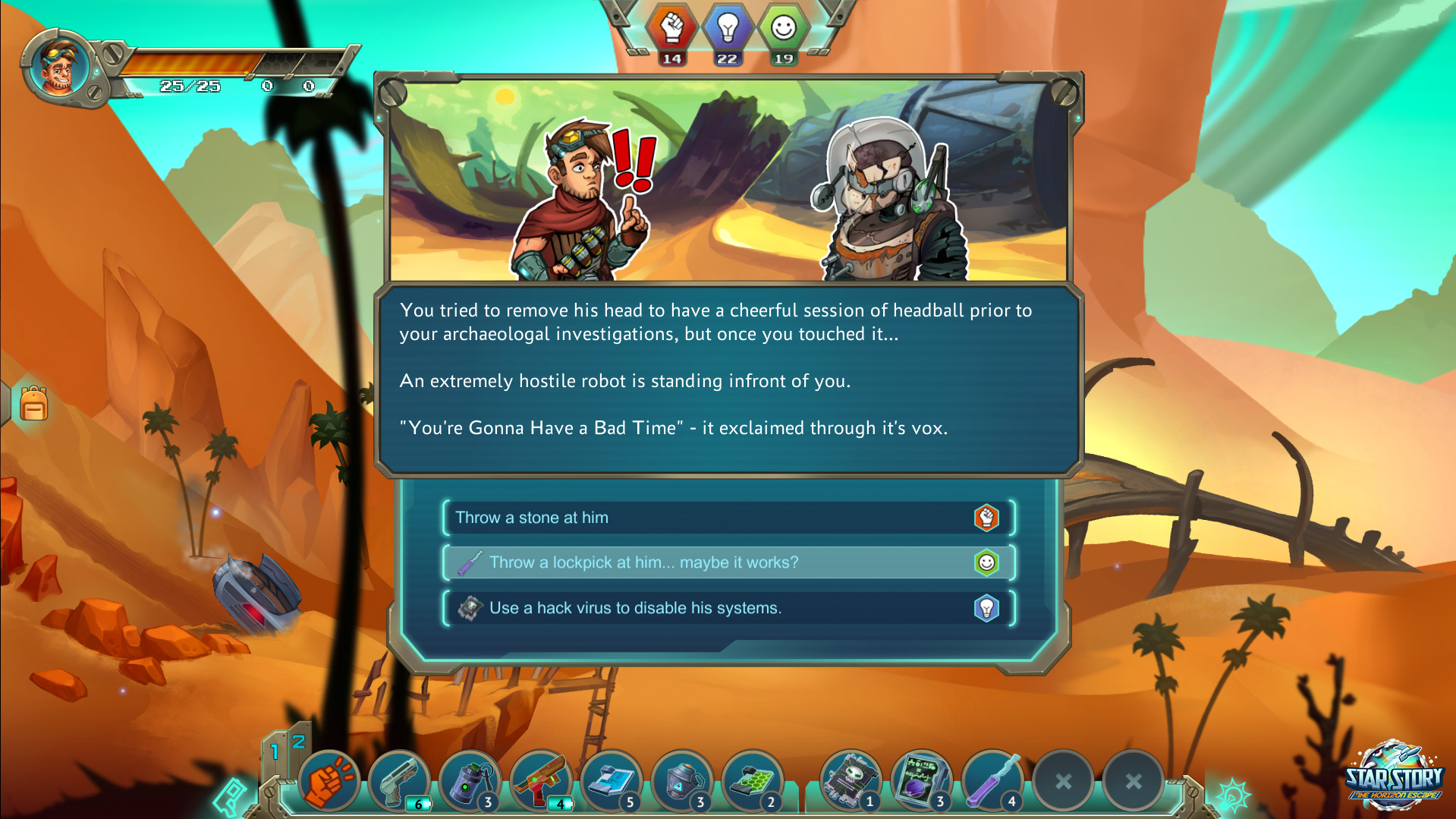Select the green hexagon pad item
The width and height of the screenshot is (1456, 819).
click(752, 781)
